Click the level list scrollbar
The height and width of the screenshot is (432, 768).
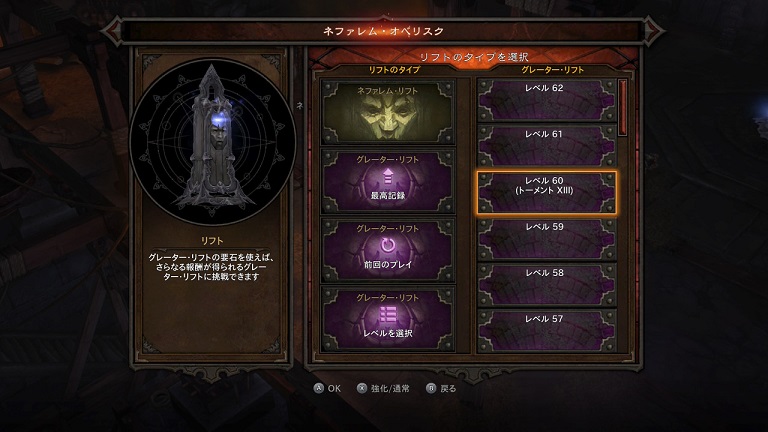[622, 107]
